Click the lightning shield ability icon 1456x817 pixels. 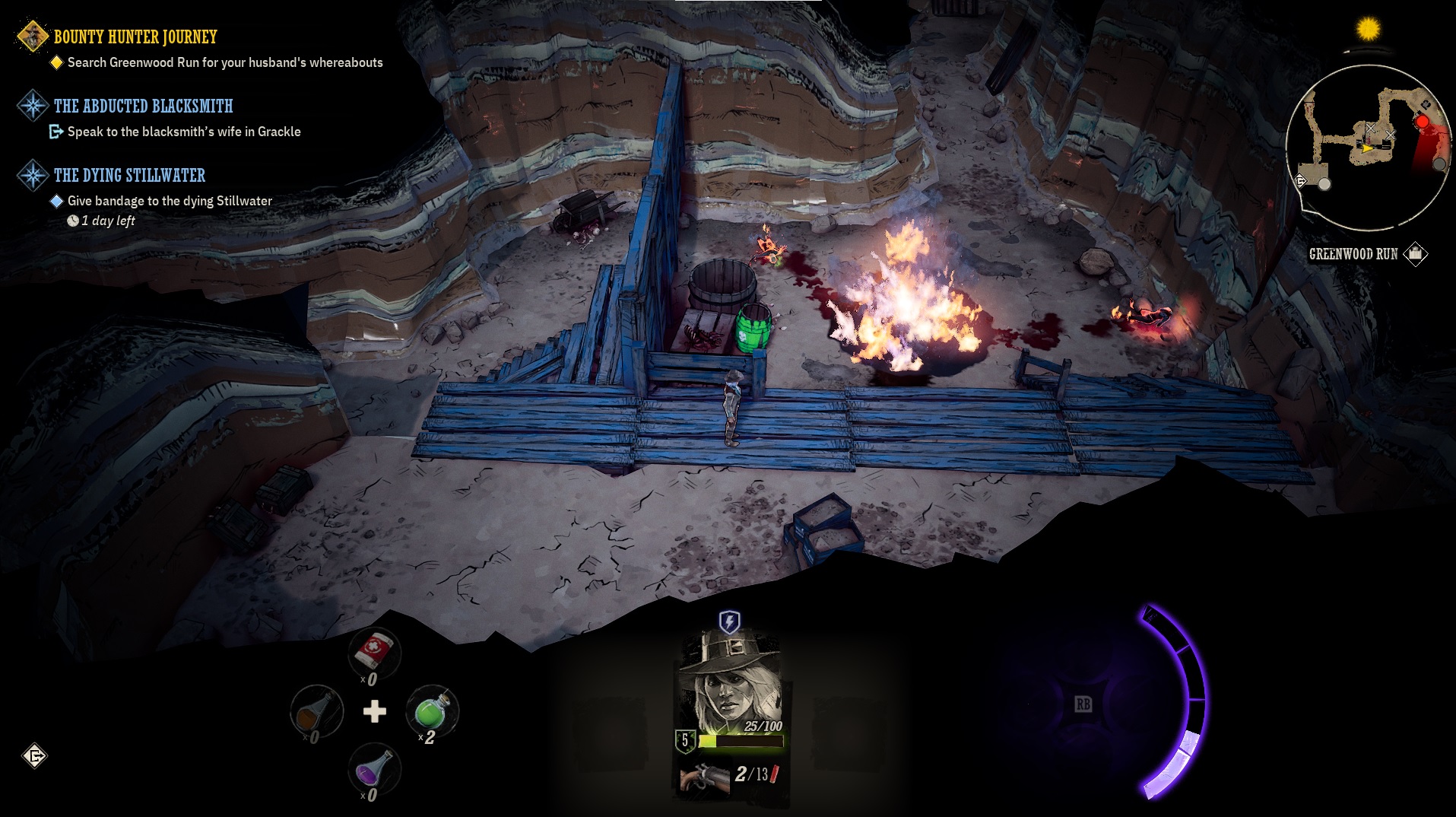coord(729,622)
